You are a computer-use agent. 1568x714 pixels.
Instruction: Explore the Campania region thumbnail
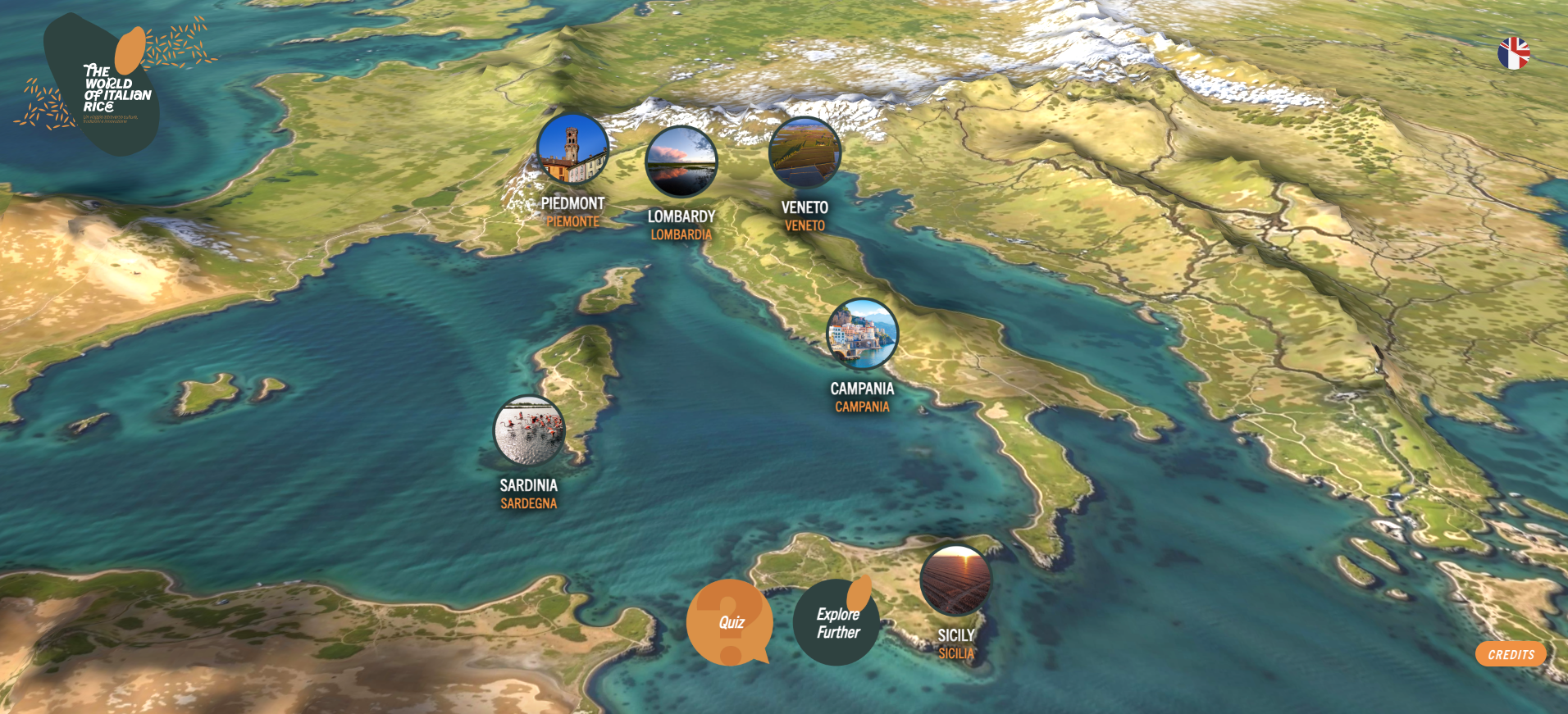(x=862, y=334)
